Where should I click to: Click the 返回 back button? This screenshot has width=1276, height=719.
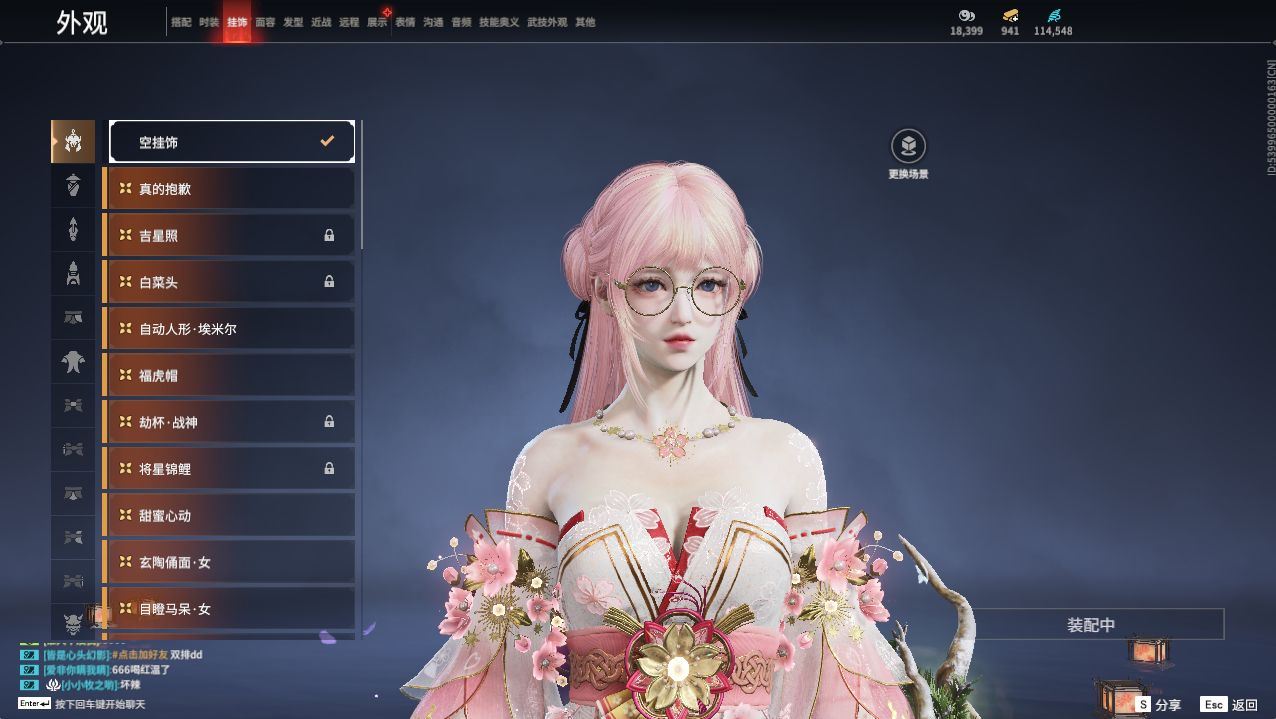(1230, 705)
